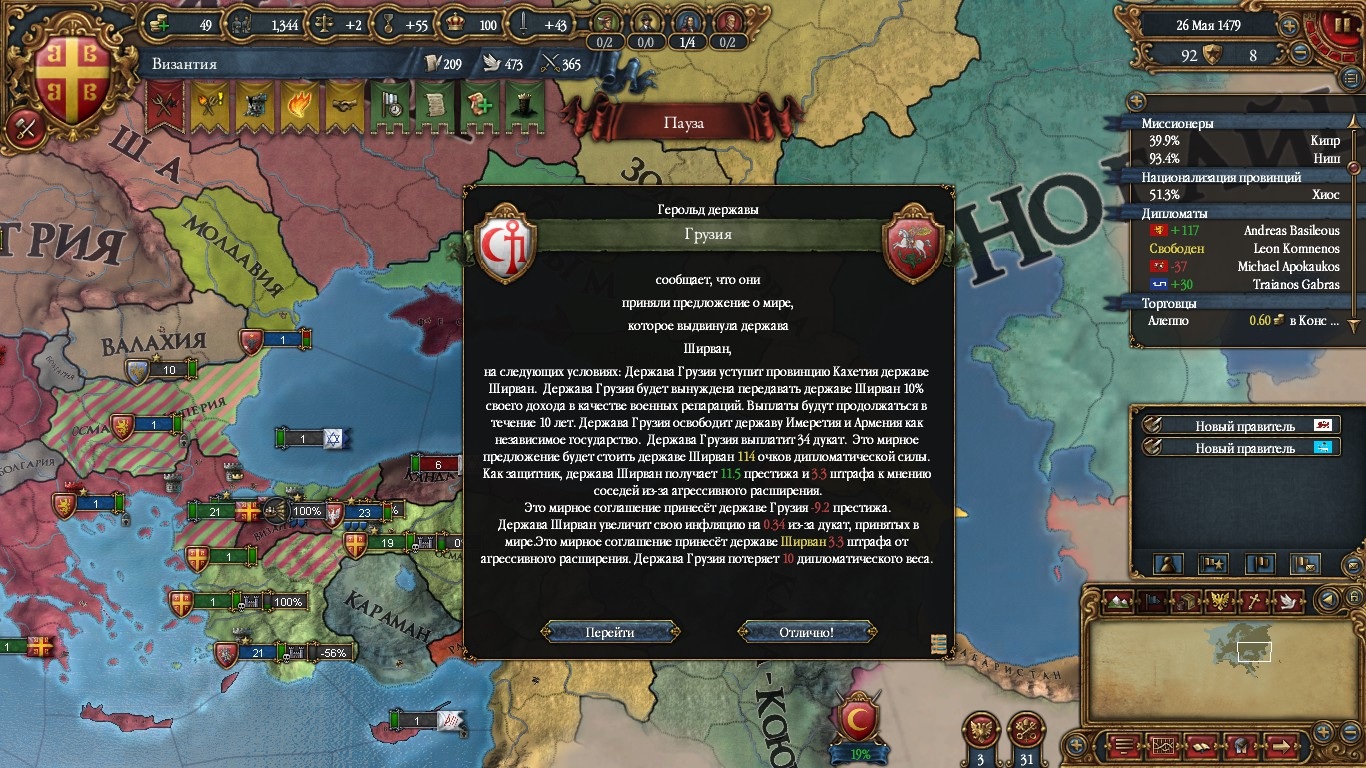Increase game speed with the plus button

pyautogui.click(x=1290, y=26)
